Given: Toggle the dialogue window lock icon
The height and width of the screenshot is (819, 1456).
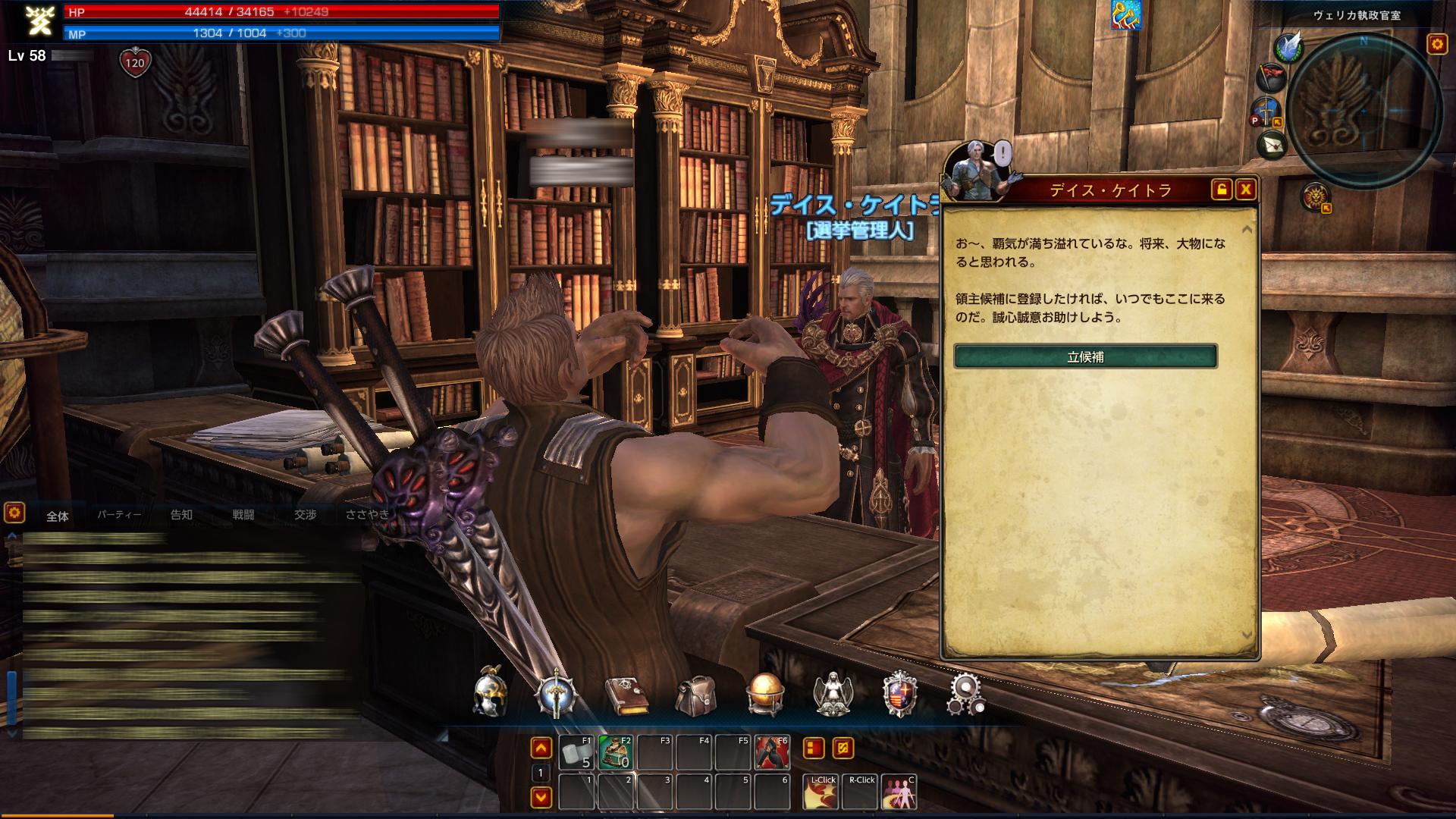Looking at the screenshot, I should [1221, 190].
